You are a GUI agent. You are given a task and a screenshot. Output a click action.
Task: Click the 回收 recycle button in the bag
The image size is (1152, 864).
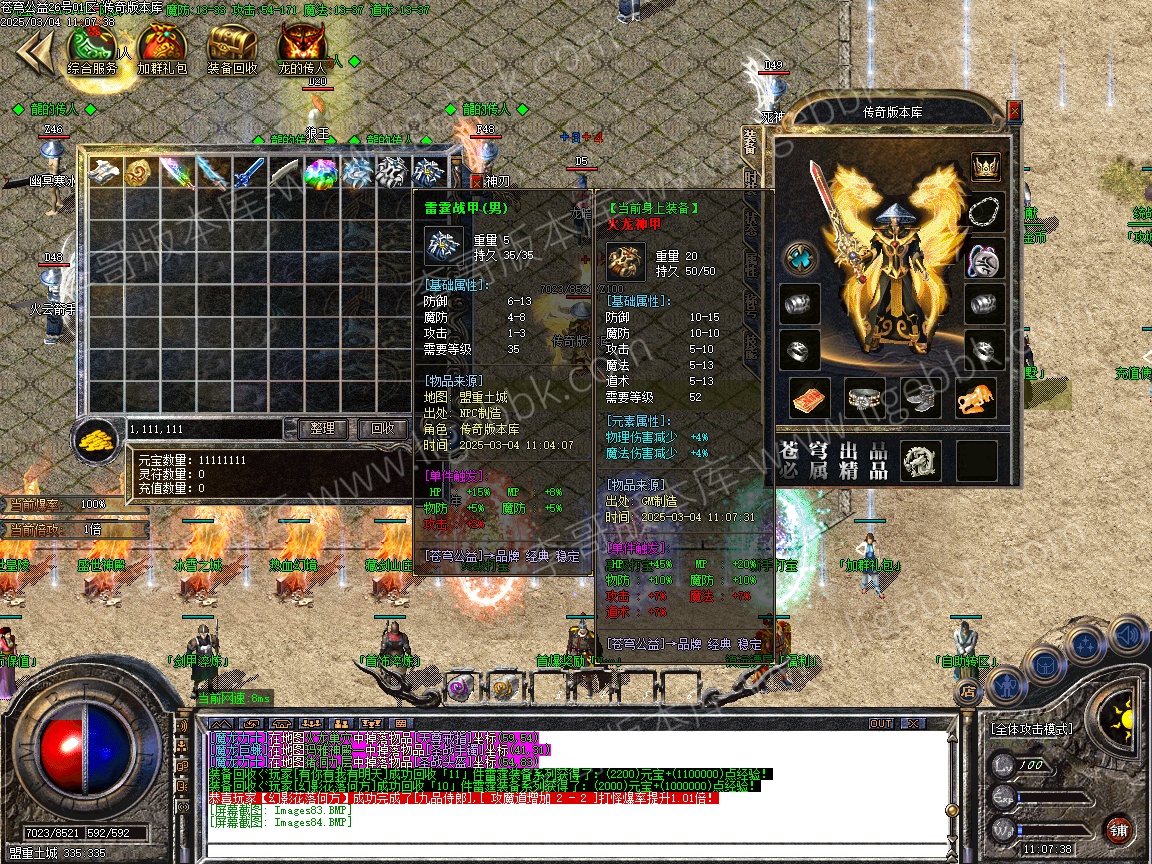click(382, 428)
